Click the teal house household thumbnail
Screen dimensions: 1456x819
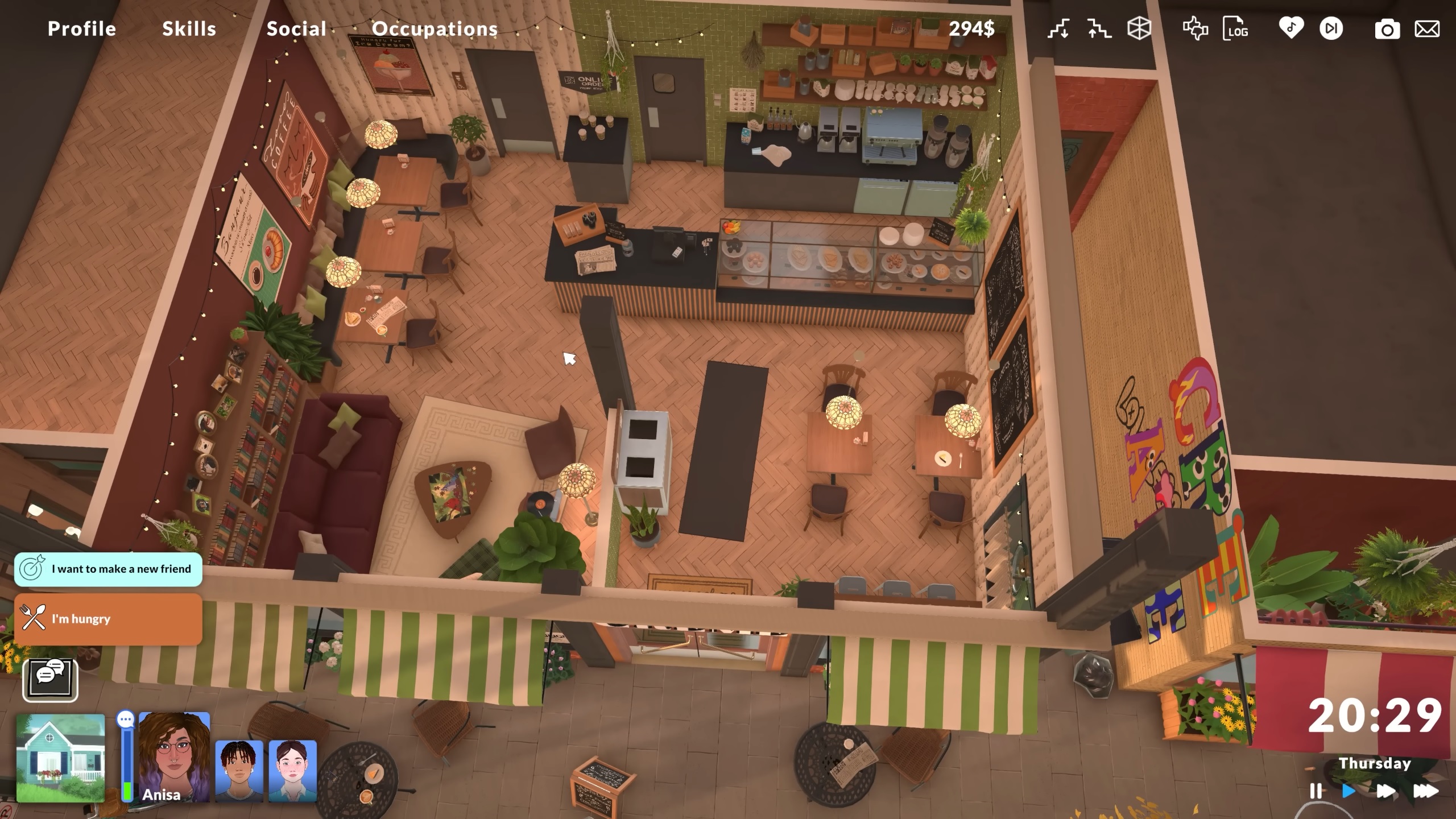point(61,758)
